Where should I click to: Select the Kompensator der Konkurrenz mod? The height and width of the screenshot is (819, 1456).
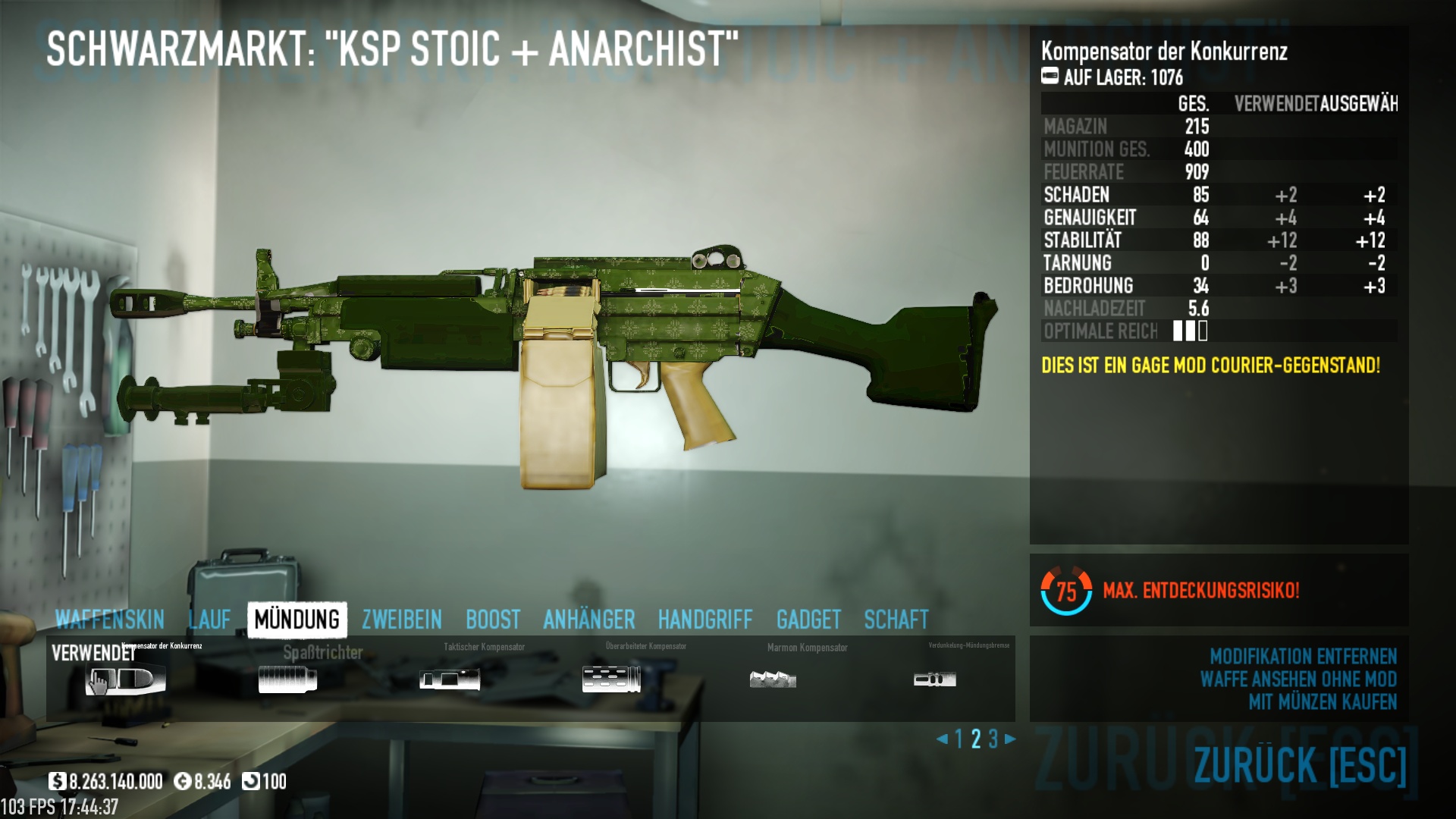126,679
